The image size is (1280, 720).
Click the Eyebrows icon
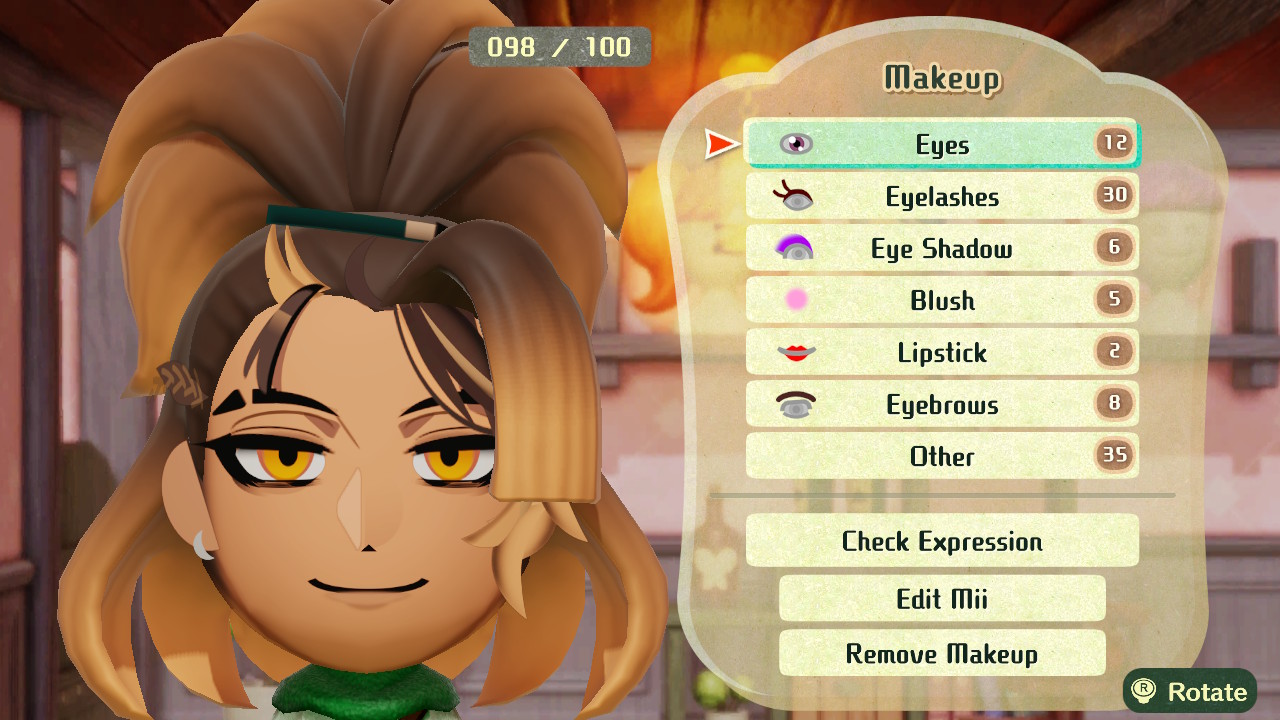point(795,404)
